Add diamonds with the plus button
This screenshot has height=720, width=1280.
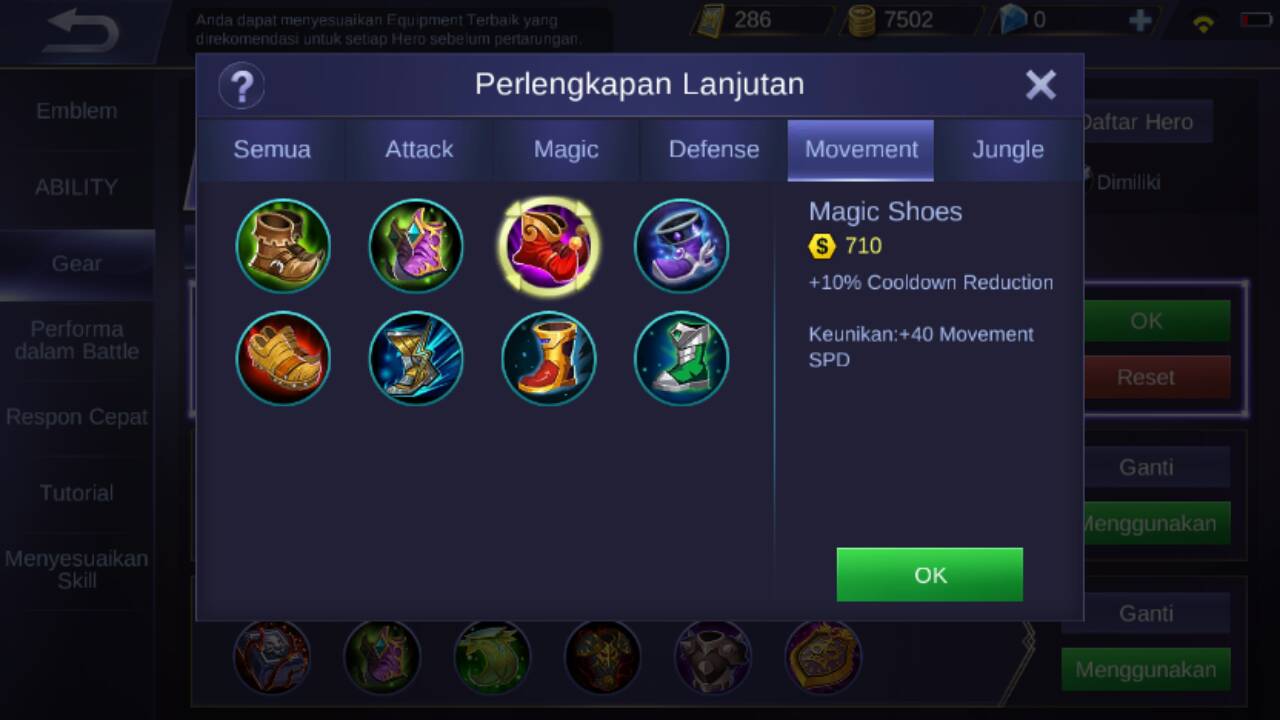coord(1139,21)
